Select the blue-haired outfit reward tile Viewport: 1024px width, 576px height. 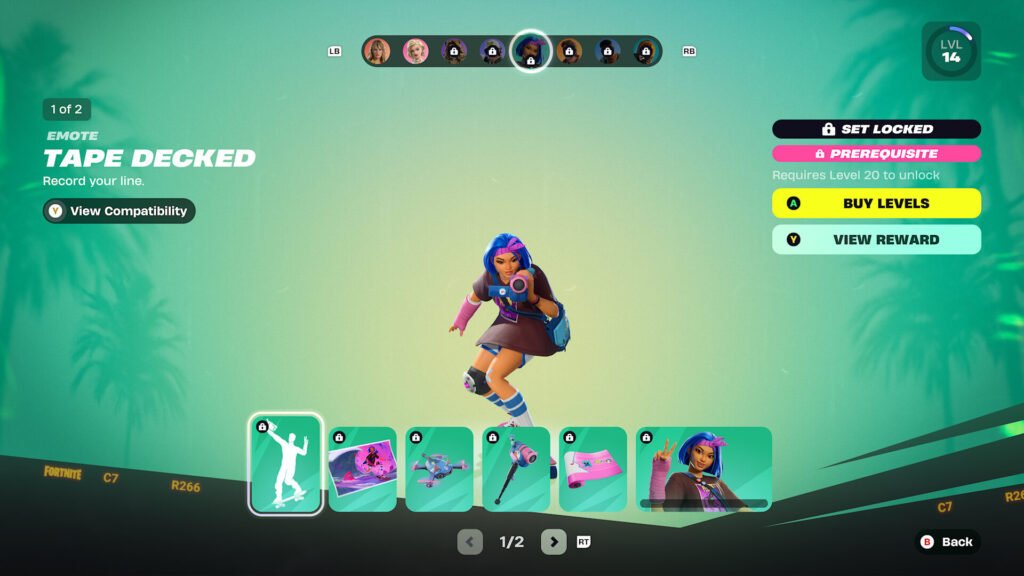(704, 469)
